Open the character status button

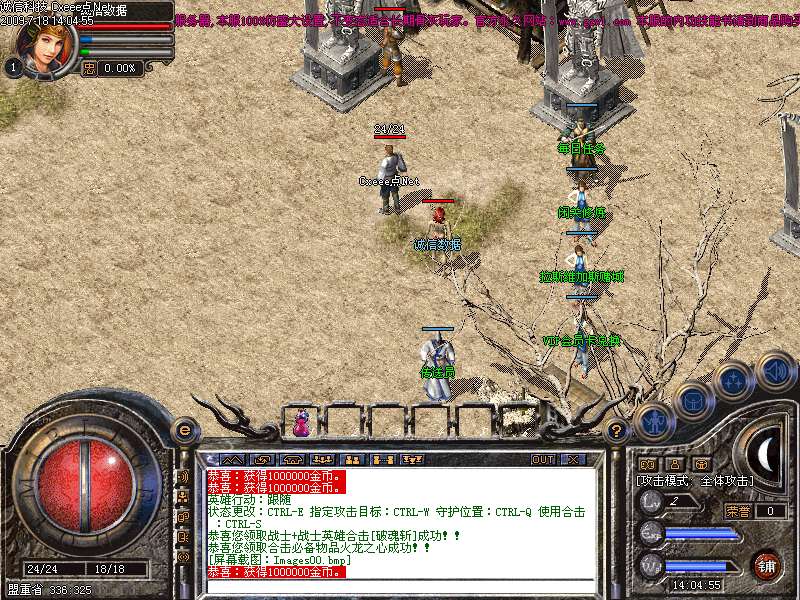coord(653,421)
